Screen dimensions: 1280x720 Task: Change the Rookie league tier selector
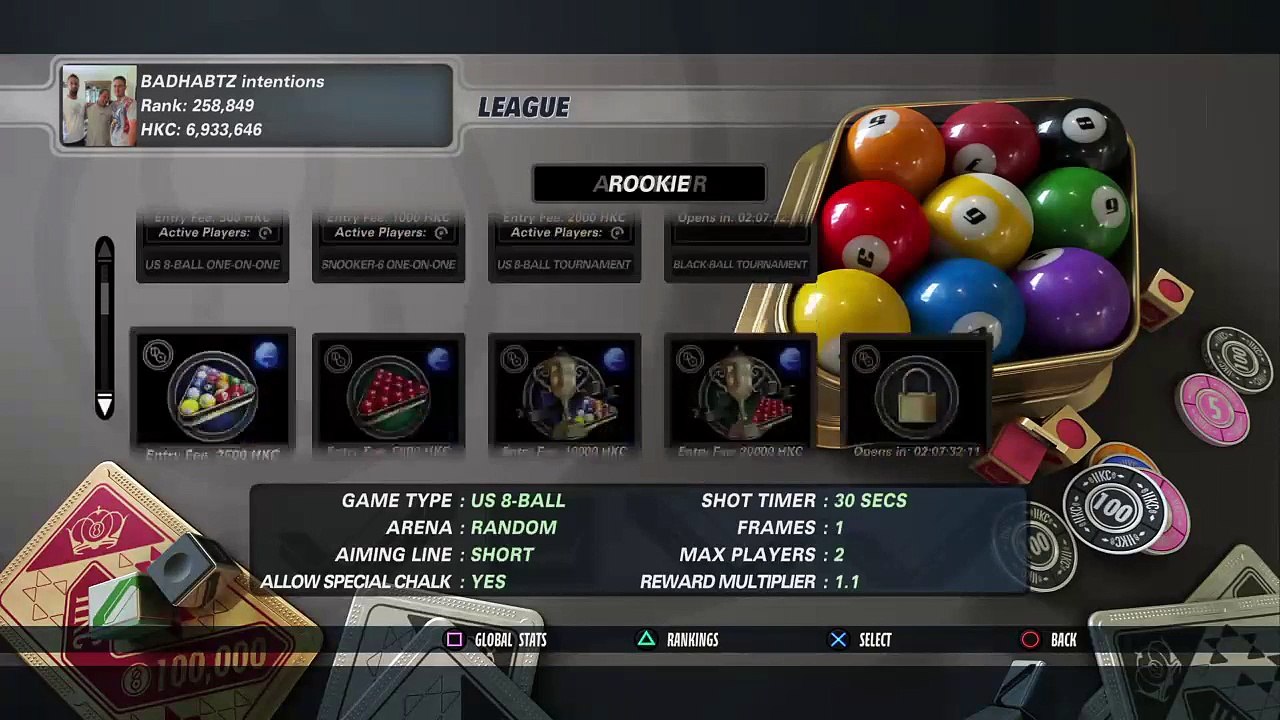[x=649, y=184]
